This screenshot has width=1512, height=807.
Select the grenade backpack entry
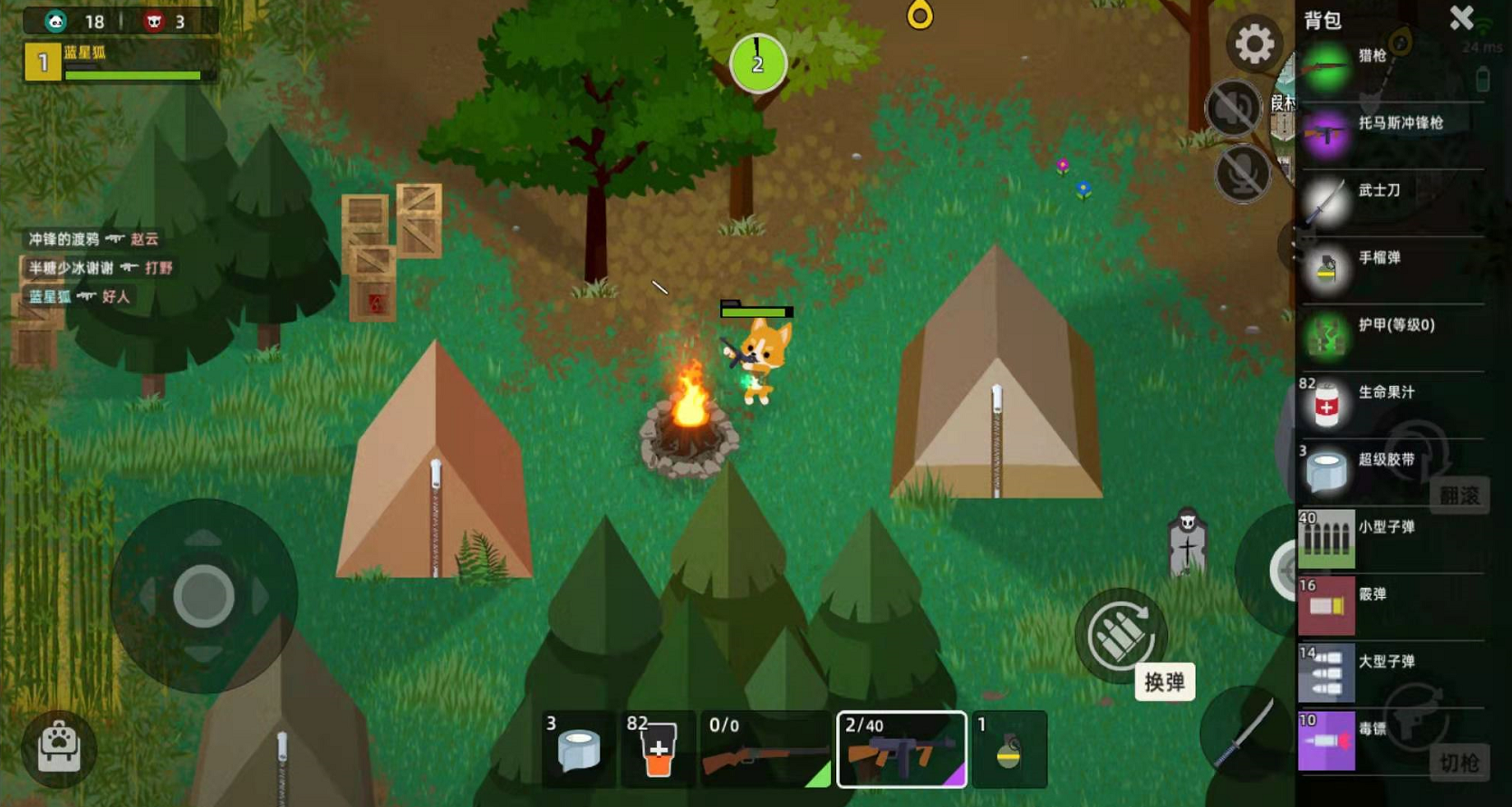coord(1391,269)
